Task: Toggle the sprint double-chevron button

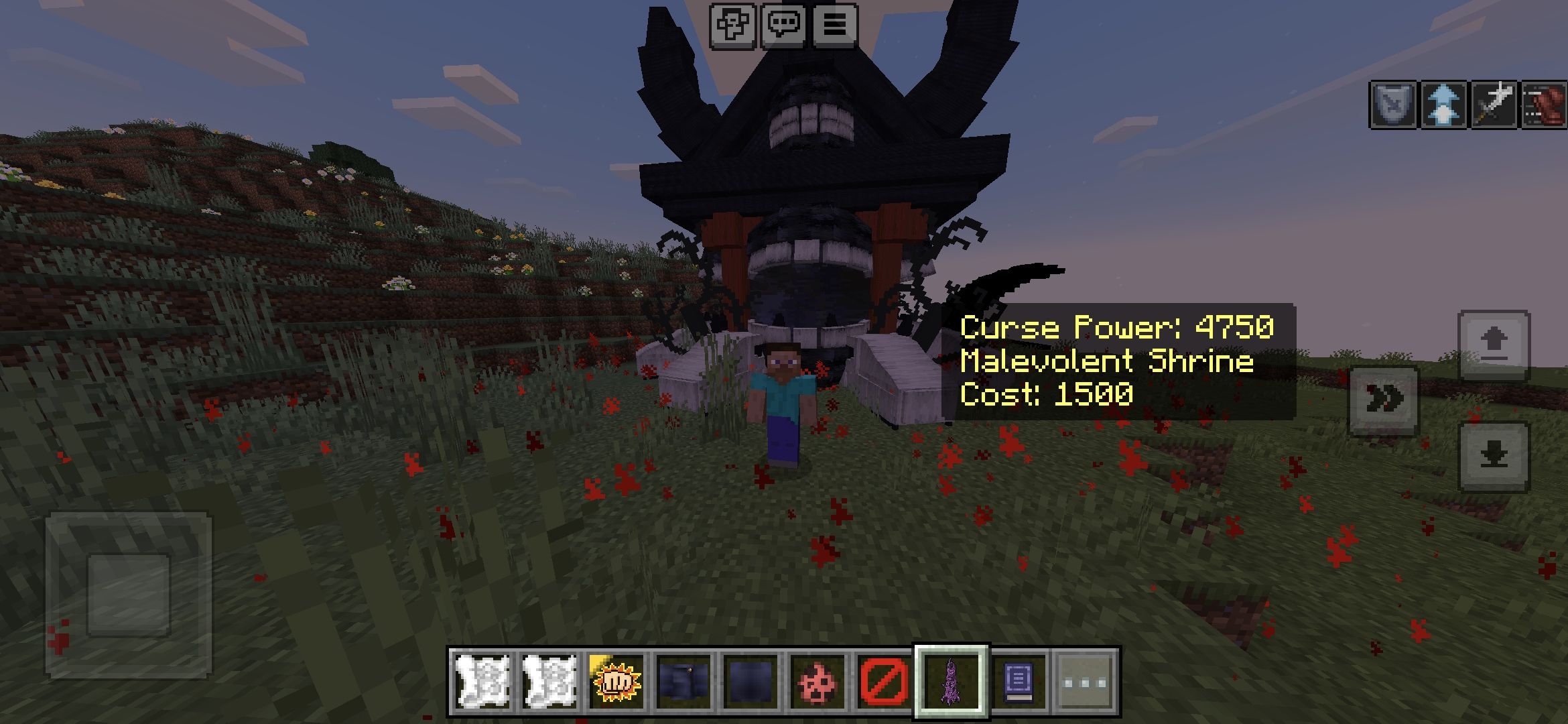Action: pos(1384,400)
